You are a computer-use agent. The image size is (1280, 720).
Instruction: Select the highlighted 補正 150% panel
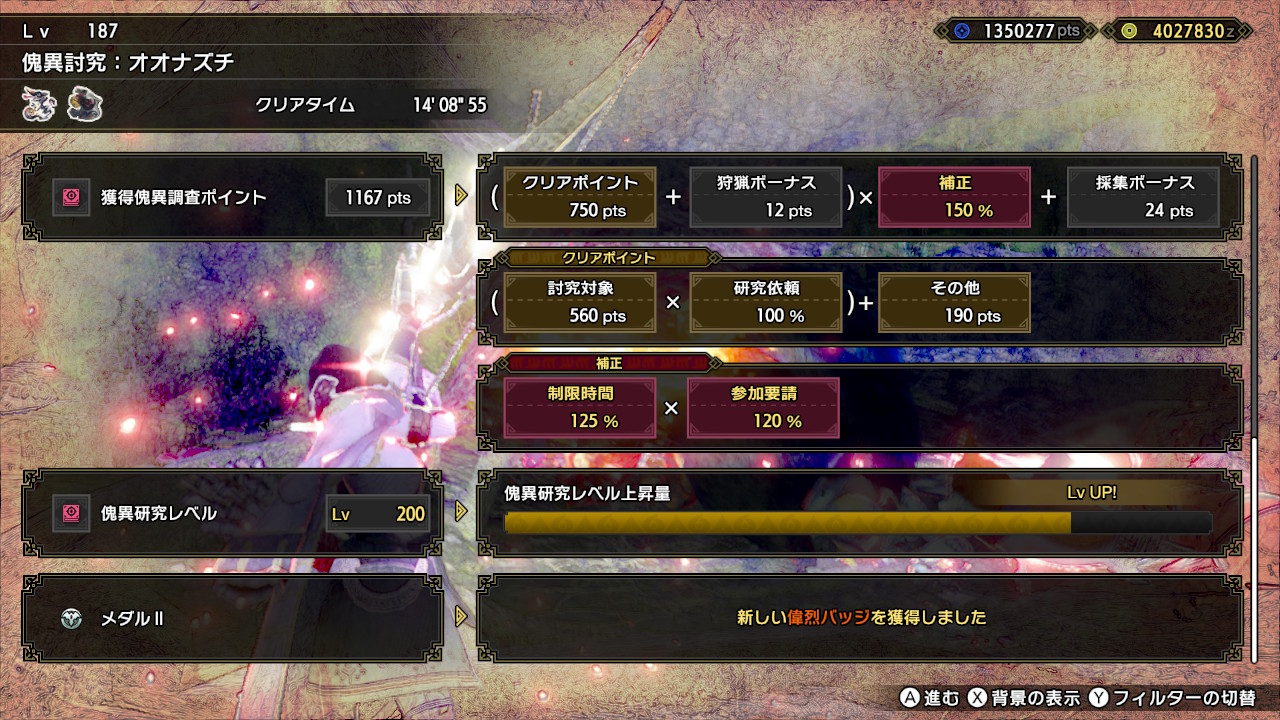pos(953,197)
